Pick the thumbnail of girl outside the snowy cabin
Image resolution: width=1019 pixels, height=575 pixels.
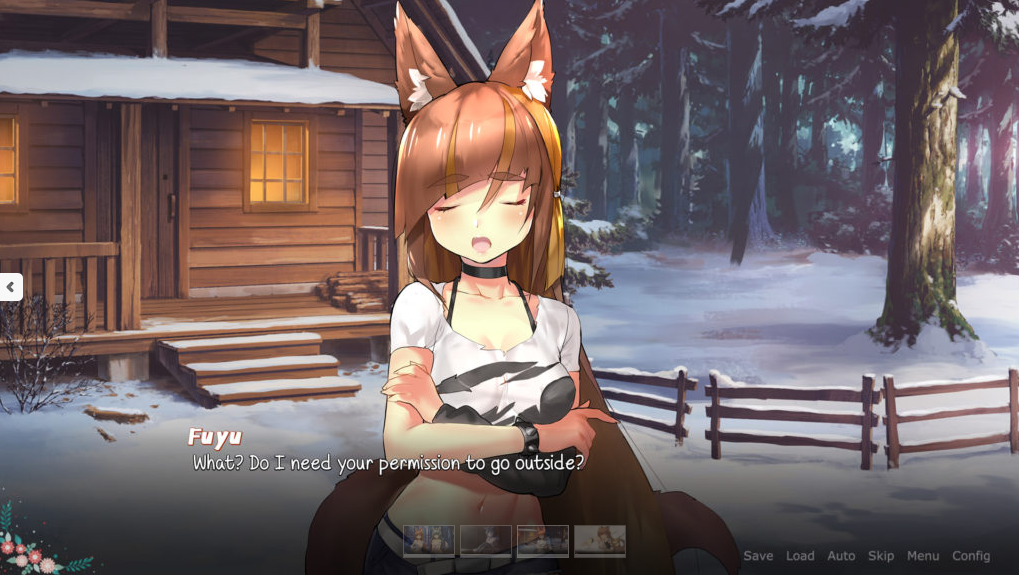[543, 541]
